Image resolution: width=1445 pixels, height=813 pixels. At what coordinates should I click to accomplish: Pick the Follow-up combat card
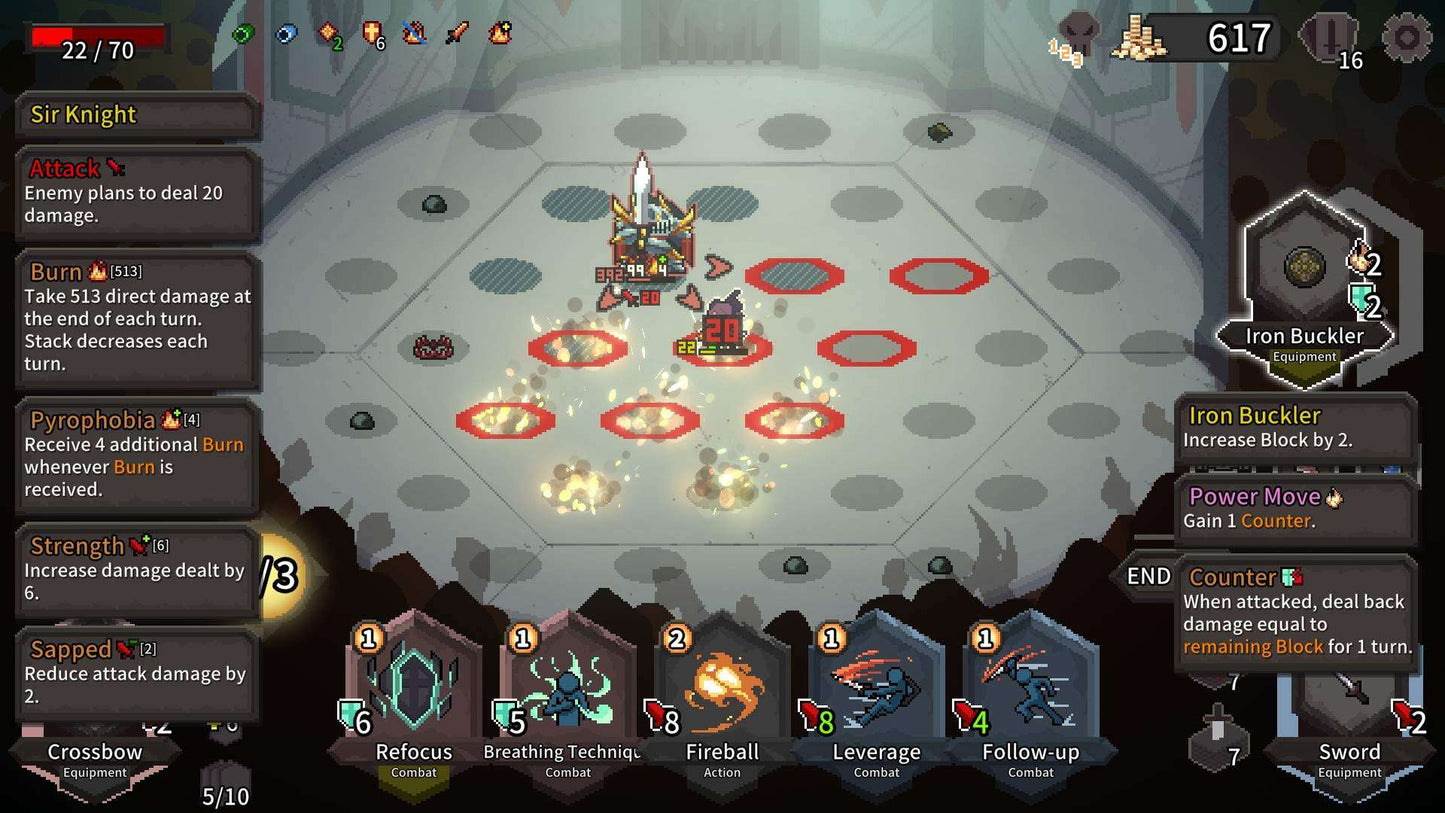[x=1030, y=690]
